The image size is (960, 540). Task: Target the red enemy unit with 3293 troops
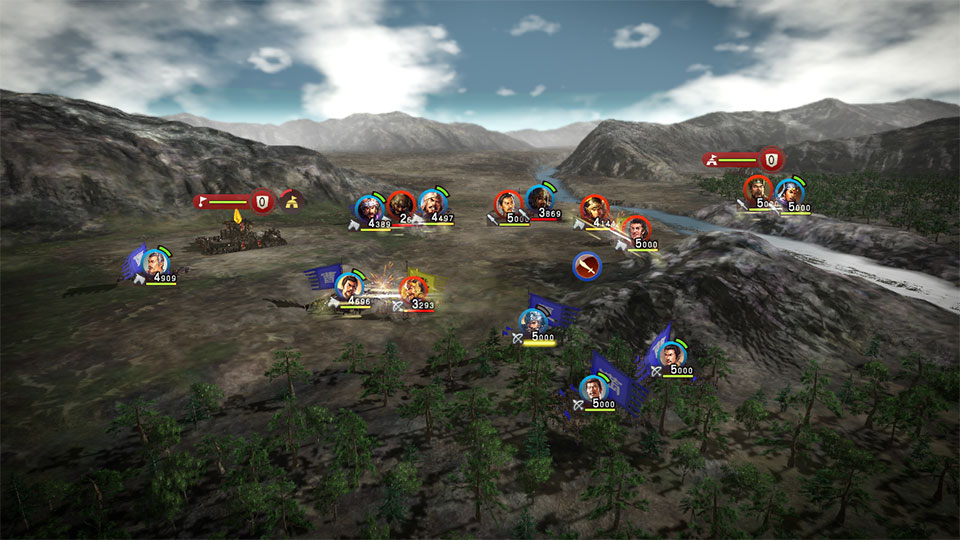pos(414,289)
